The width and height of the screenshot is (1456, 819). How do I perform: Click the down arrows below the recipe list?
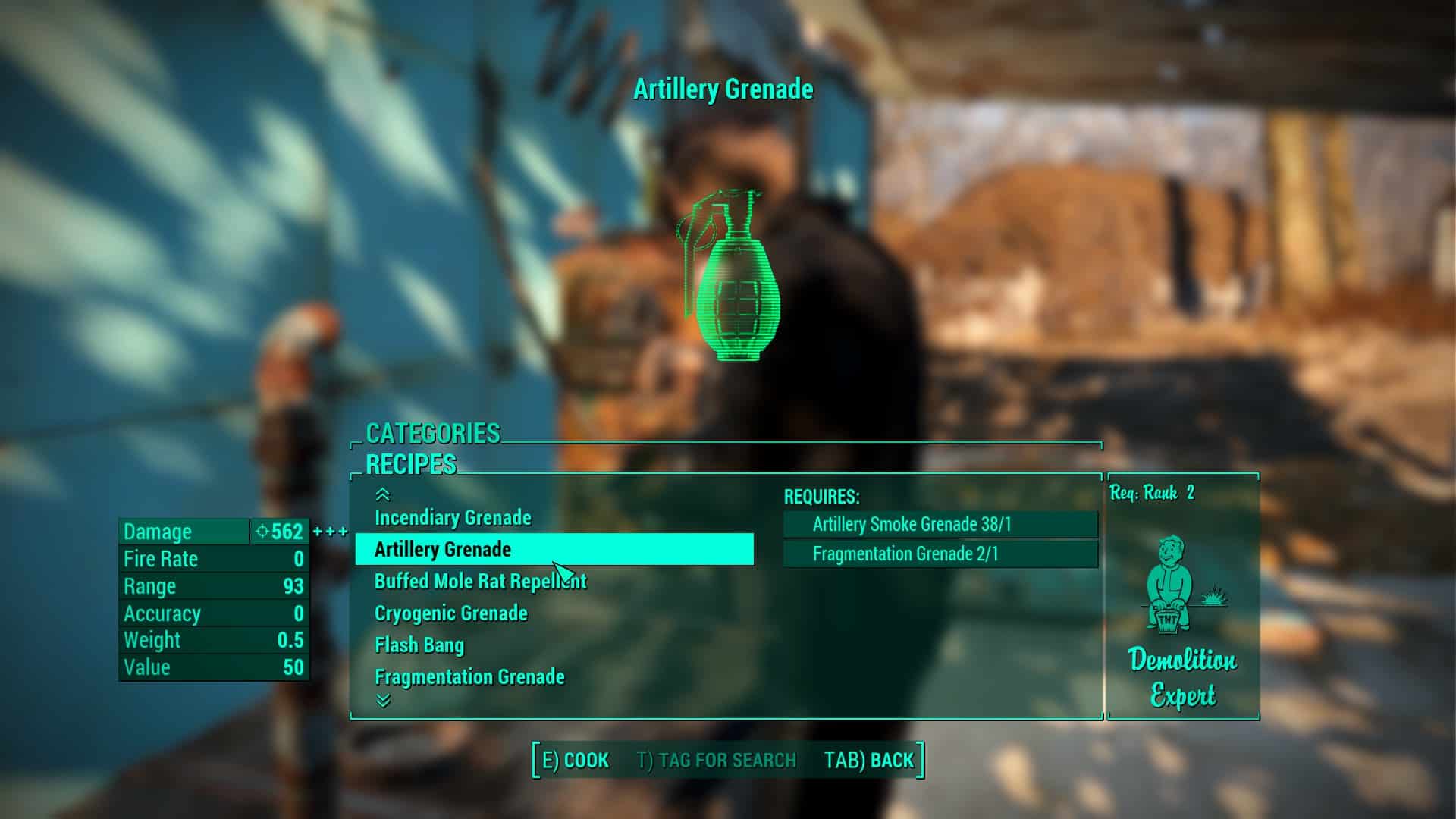383,701
